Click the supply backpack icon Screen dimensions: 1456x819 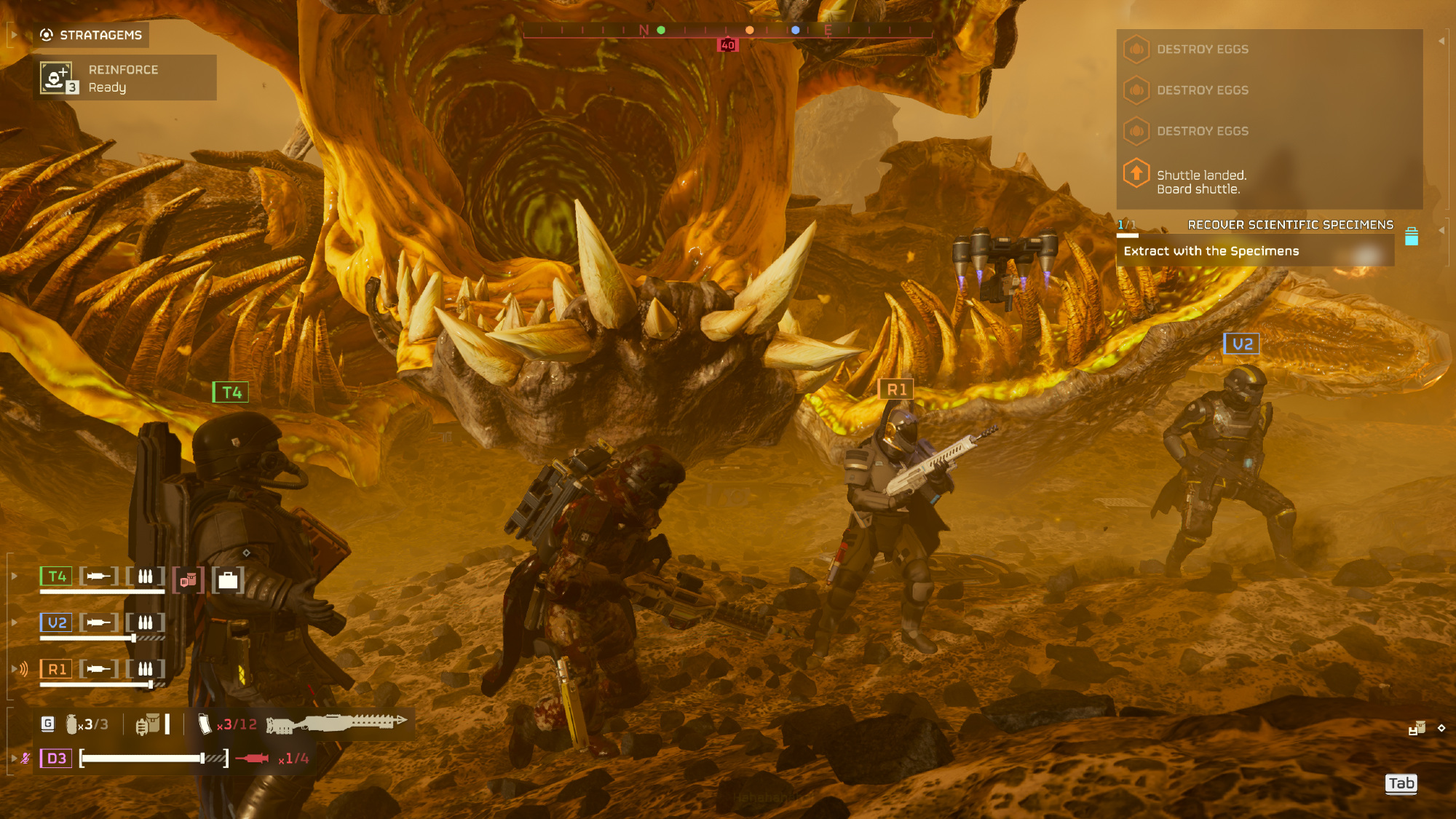tap(148, 724)
